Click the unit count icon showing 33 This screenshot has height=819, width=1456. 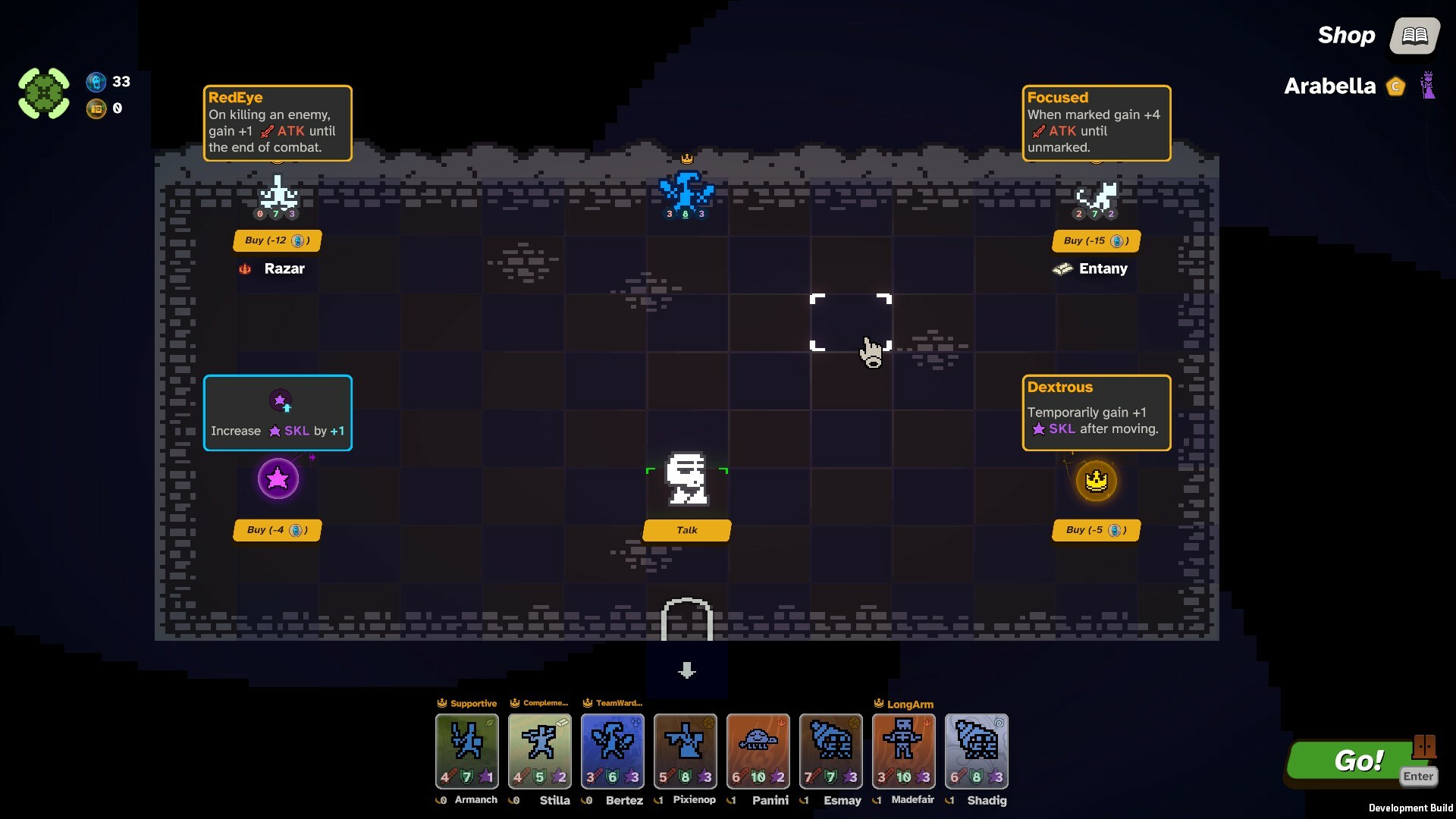[x=96, y=82]
